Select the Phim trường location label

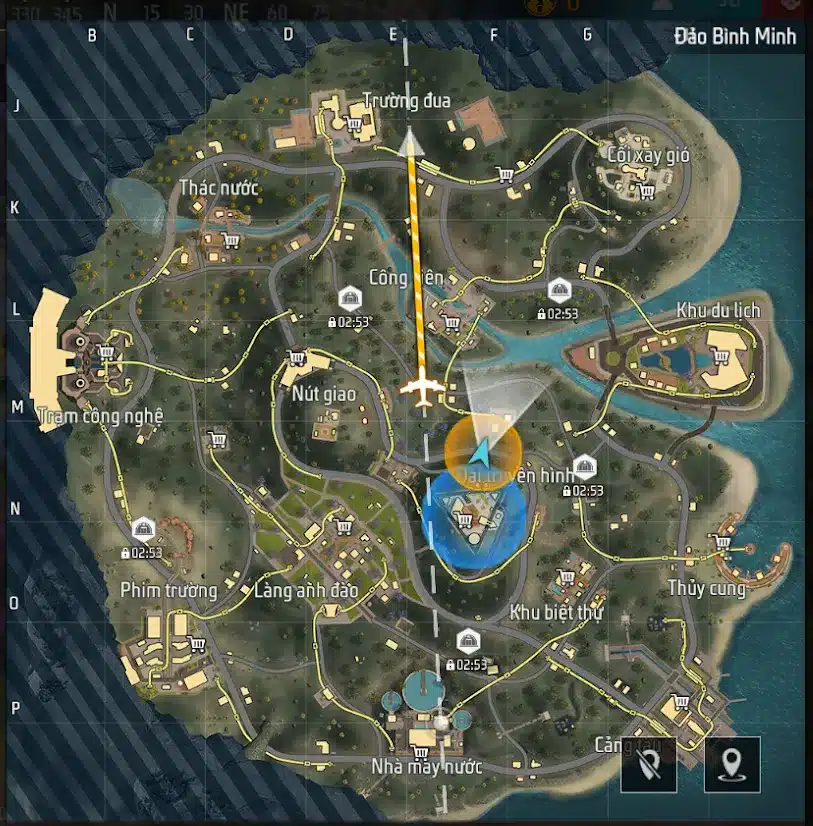pos(169,590)
